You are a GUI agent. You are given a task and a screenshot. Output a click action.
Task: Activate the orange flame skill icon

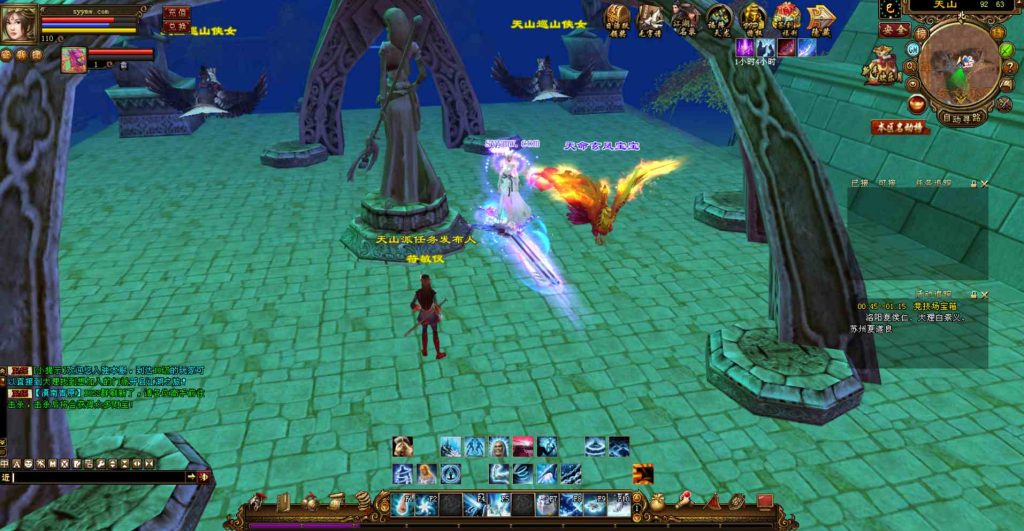coord(643,473)
